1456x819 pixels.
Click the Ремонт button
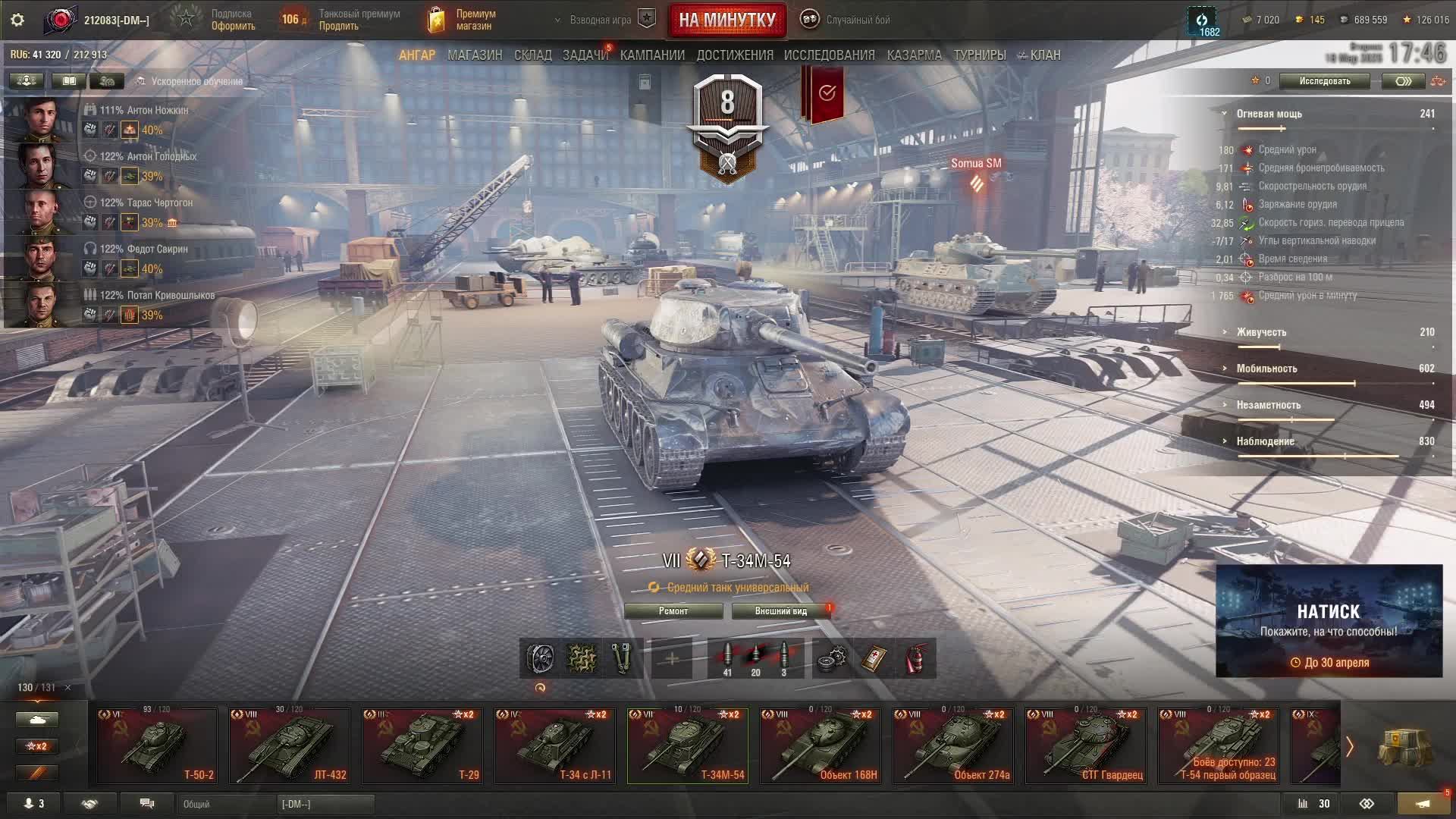[x=673, y=611]
